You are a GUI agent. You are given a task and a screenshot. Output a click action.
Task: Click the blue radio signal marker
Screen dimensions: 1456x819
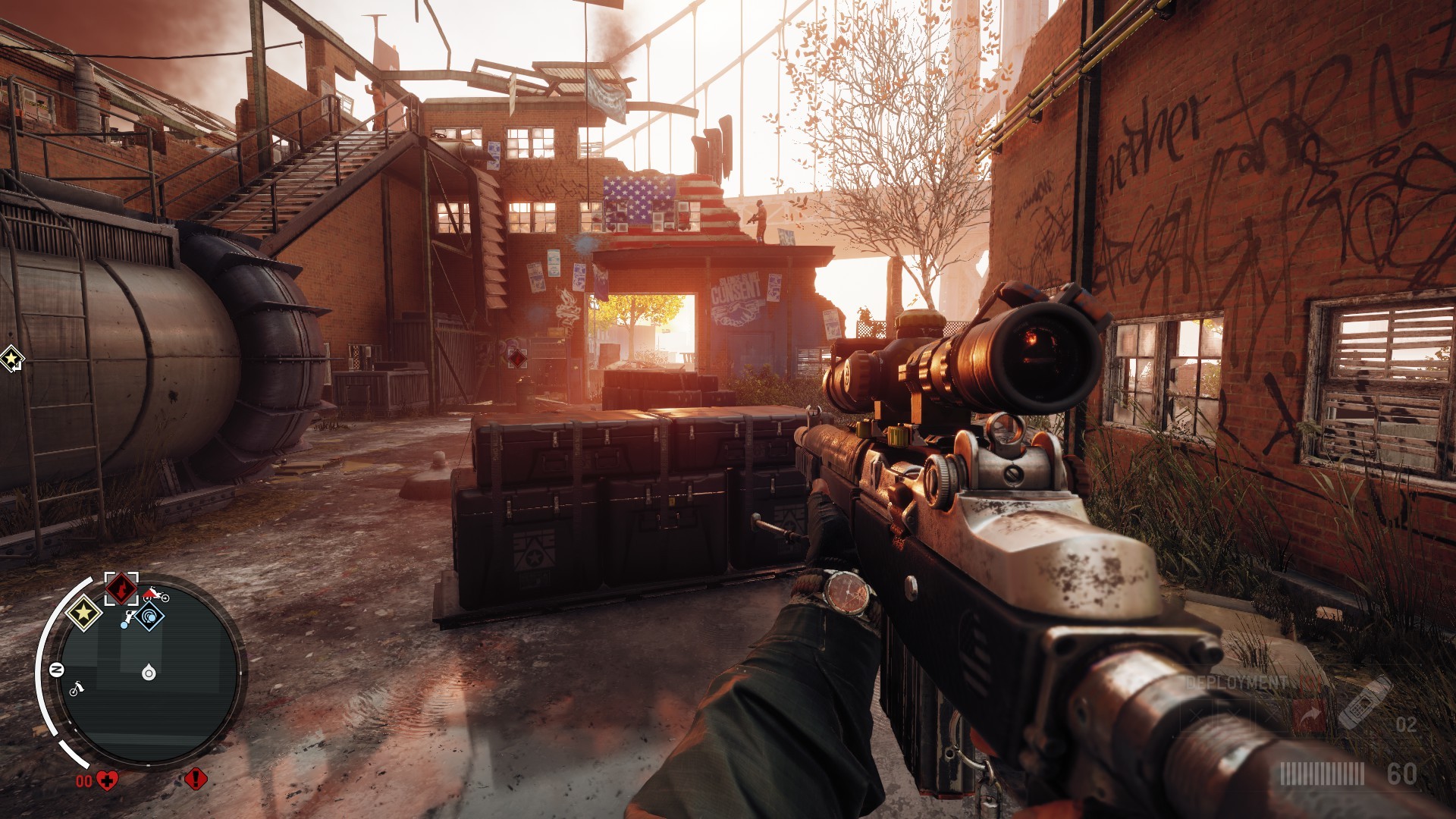point(150,617)
